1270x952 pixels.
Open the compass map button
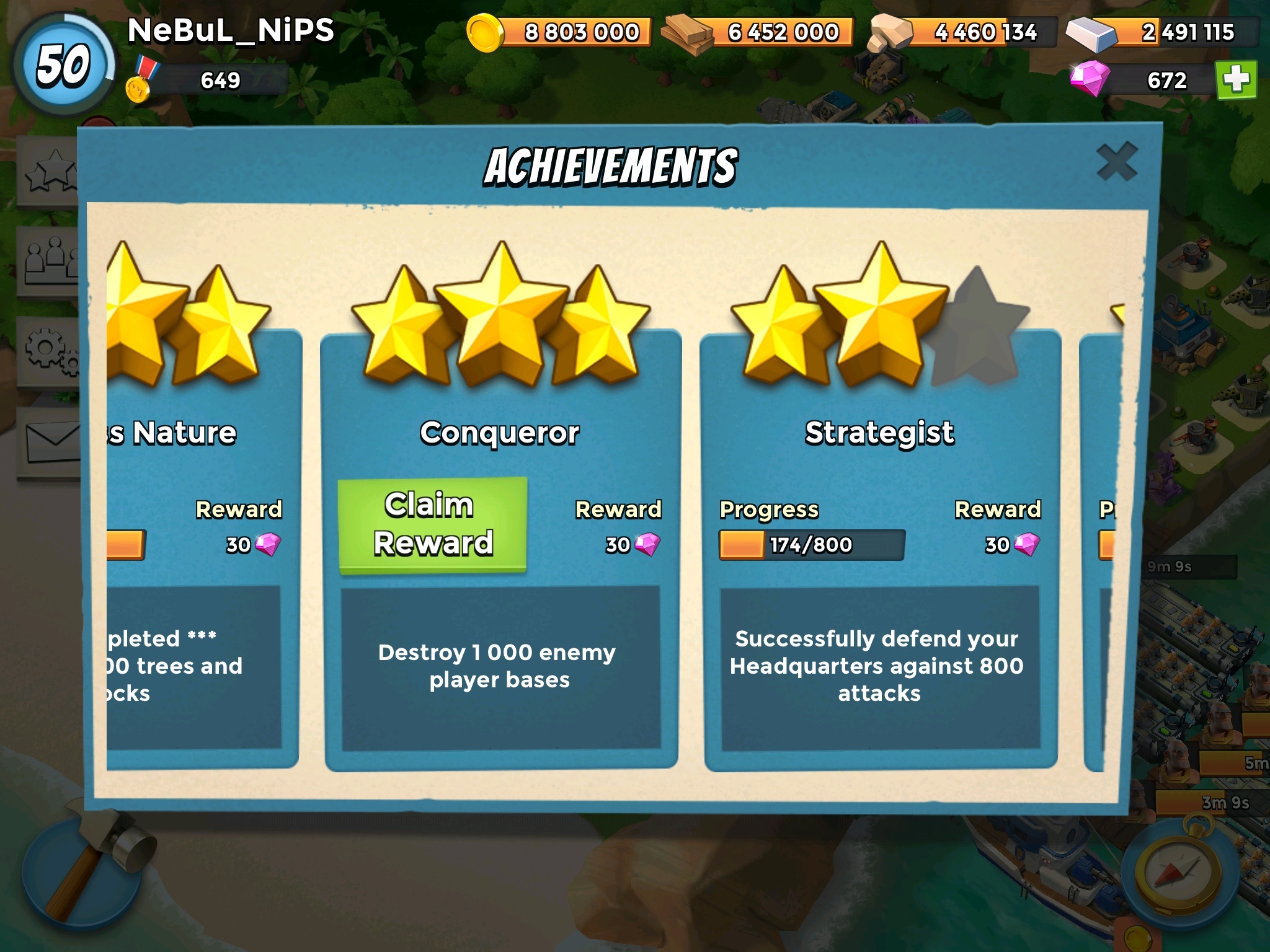coord(1178,874)
